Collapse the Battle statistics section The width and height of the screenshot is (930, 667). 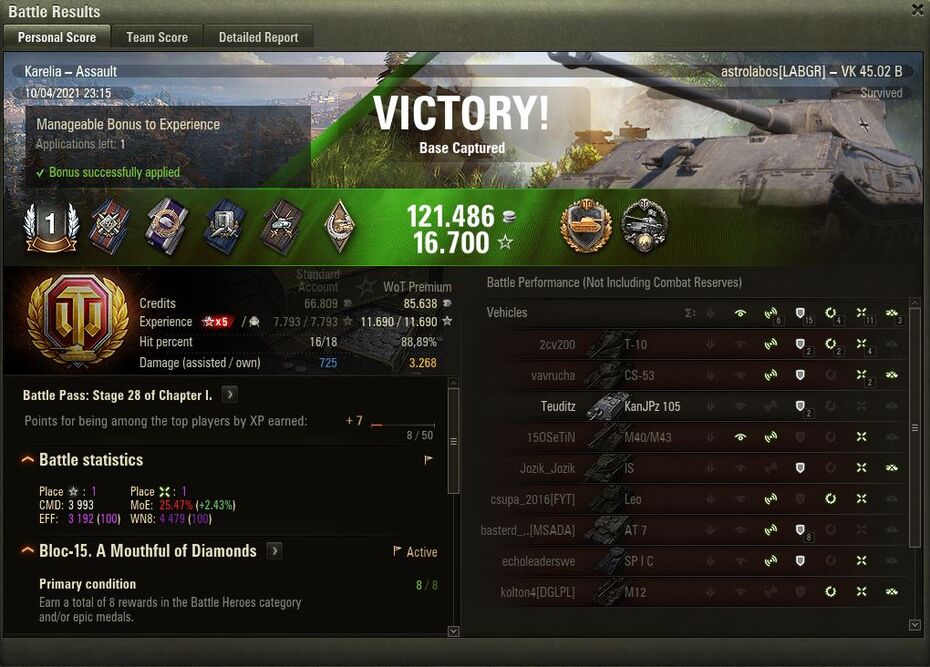28,460
